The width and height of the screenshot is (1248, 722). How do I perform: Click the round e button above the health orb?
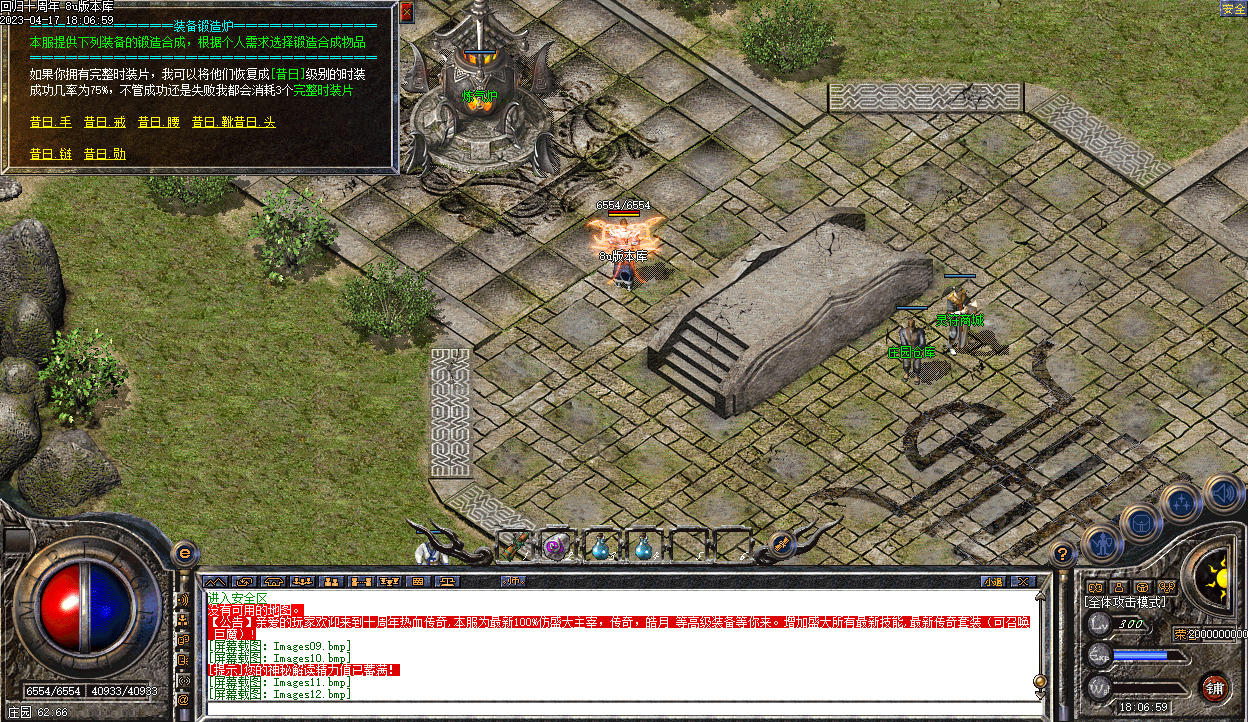[184, 552]
